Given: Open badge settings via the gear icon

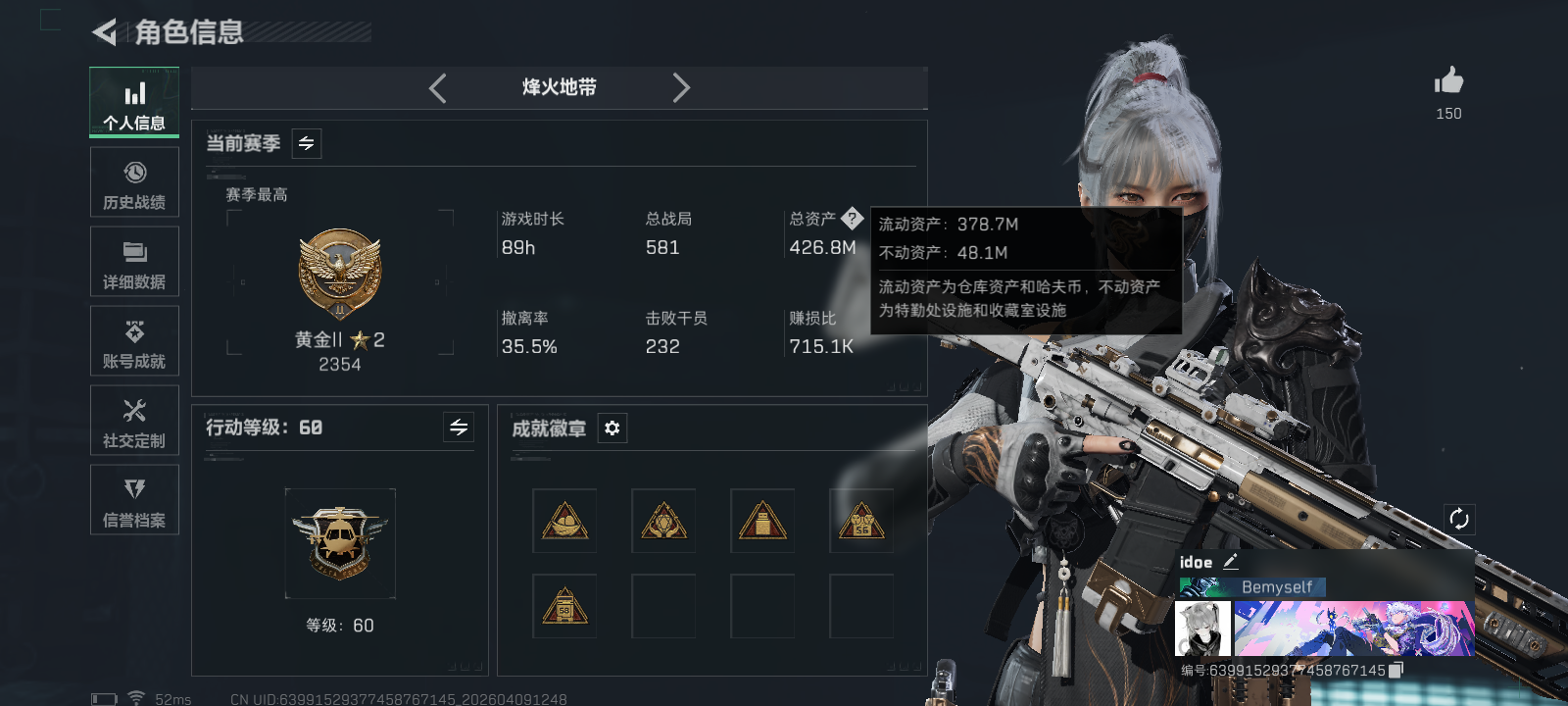Looking at the screenshot, I should point(612,428).
